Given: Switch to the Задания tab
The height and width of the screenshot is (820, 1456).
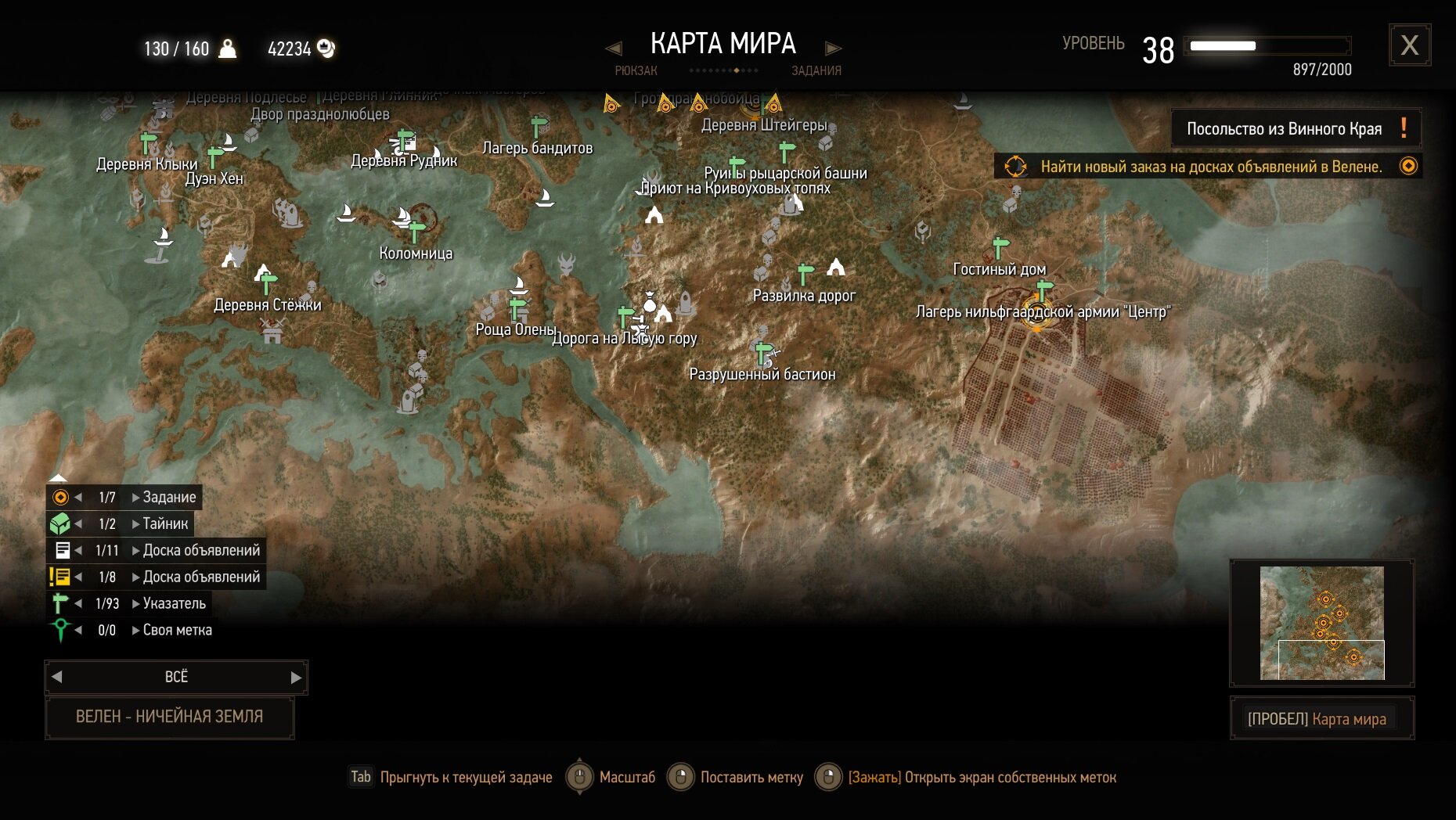Looking at the screenshot, I should click(816, 70).
